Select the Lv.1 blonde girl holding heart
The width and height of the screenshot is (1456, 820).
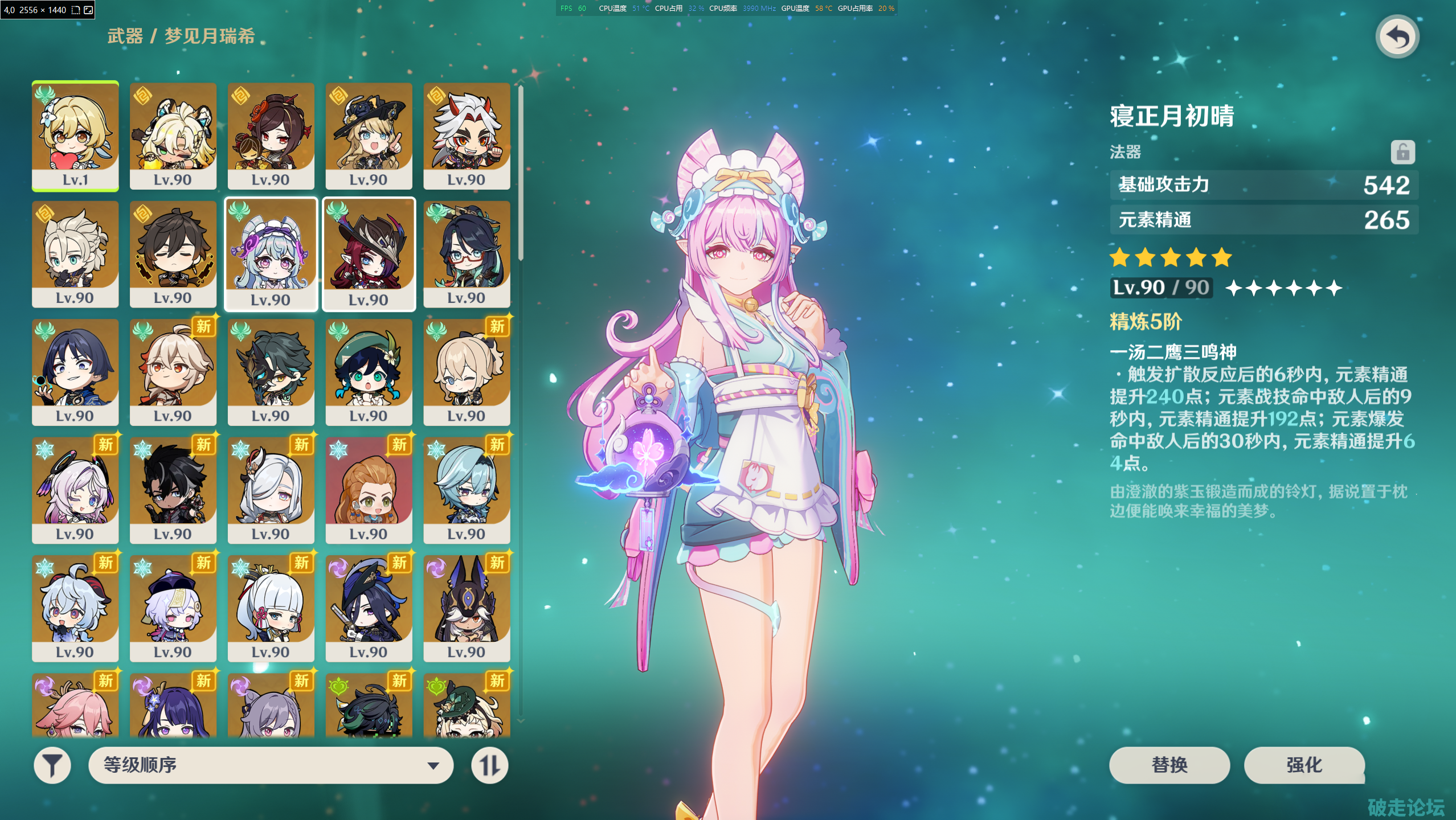[x=75, y=136]
